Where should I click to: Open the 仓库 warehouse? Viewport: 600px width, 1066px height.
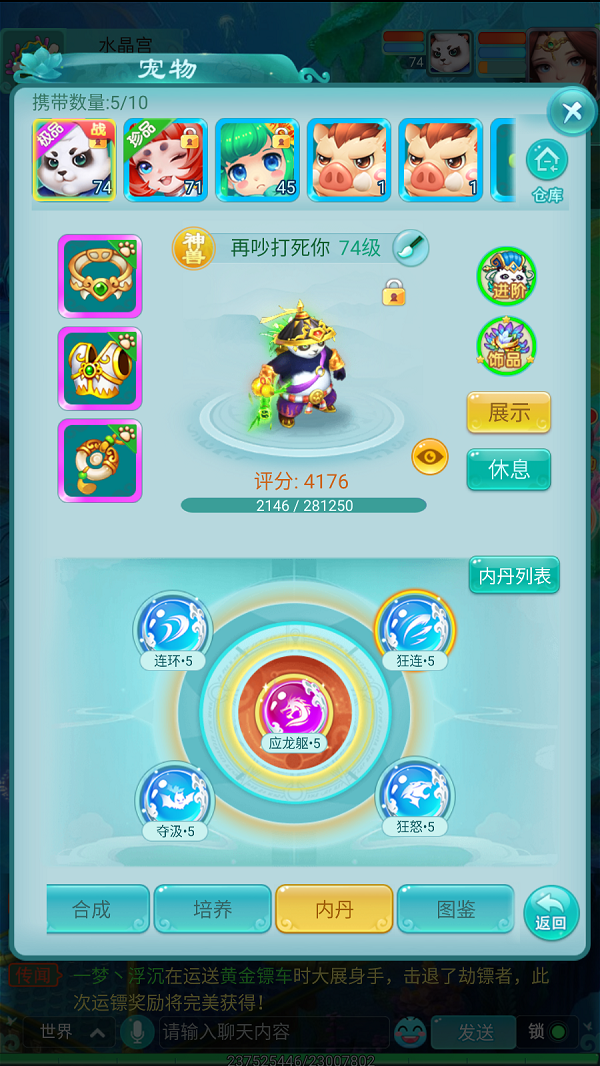547,170
